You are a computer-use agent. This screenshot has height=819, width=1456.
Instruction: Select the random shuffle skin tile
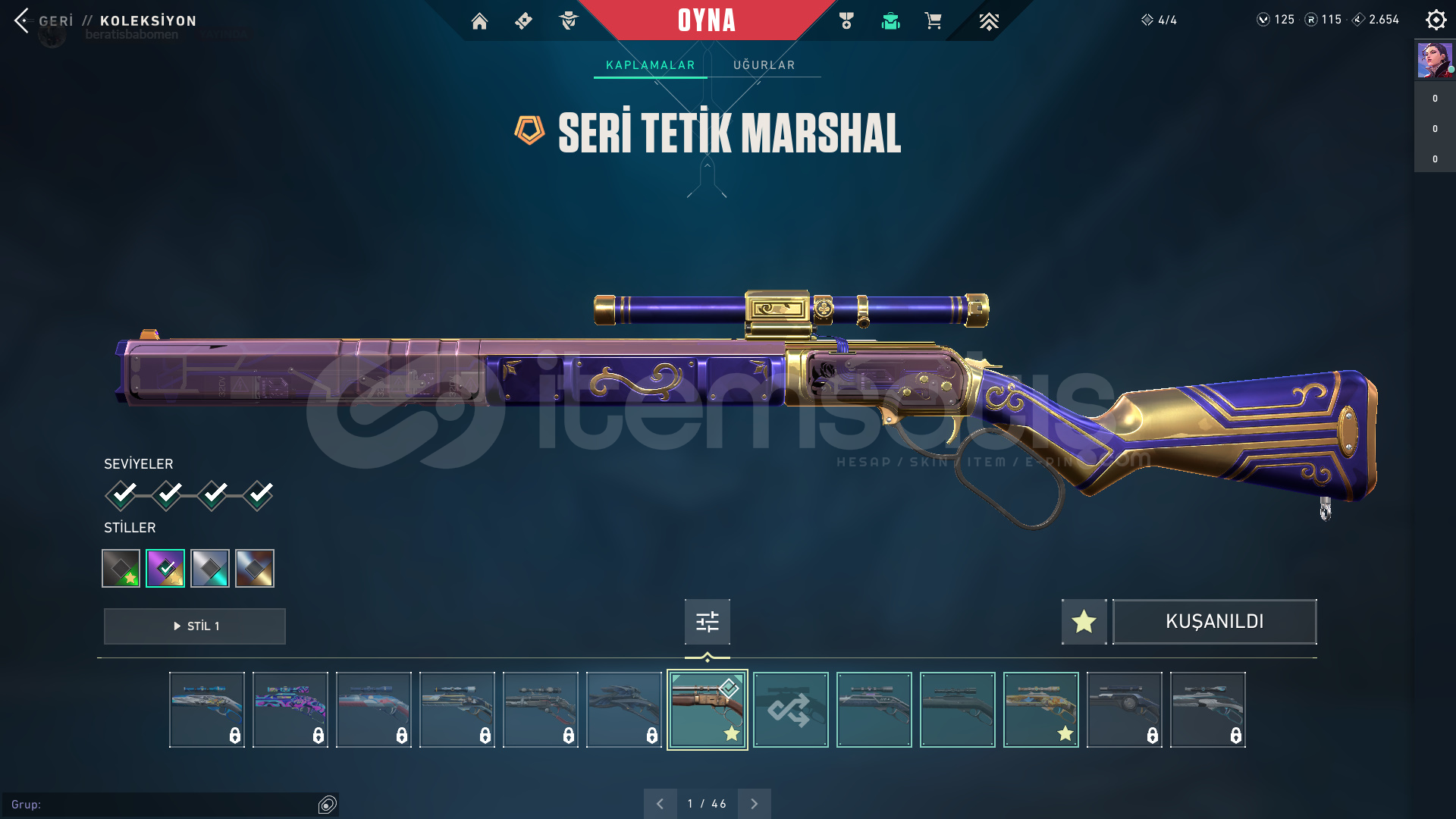point(790,710)
